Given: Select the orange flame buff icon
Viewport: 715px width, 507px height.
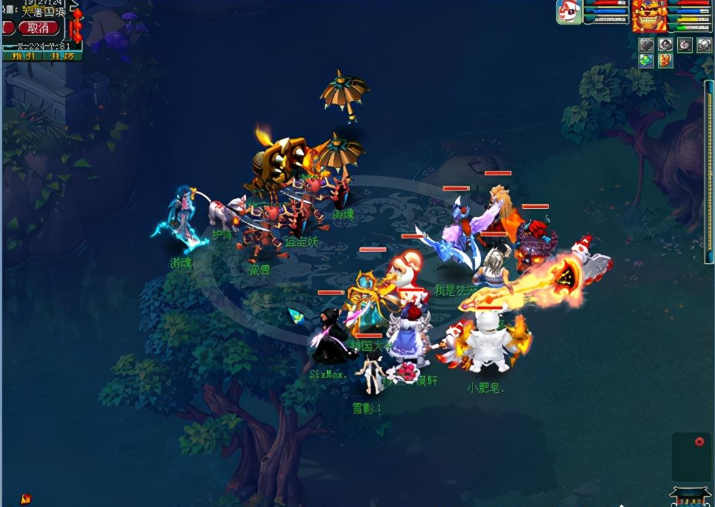Looking at the screenshot, I should coord(665,61).
